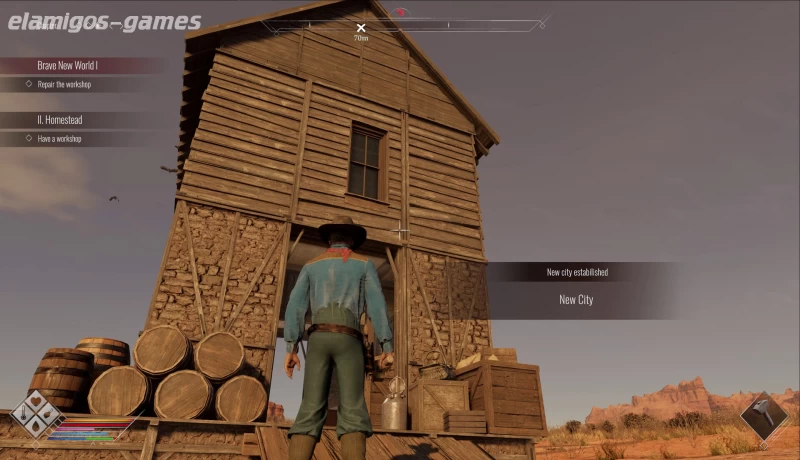Select the Brave New World I quest header
The height and width of the screenshot is (460, 800).
[70, 65]
